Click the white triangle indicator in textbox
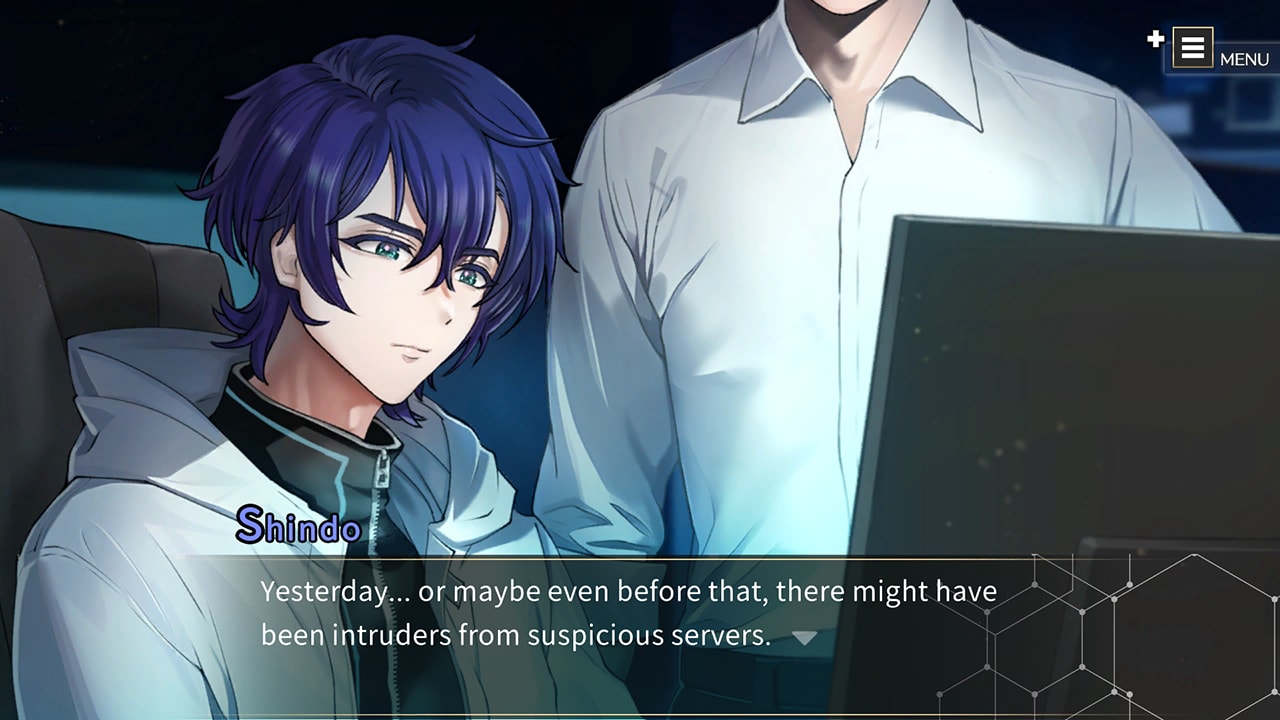1280x720 pixels. (806, 635)
